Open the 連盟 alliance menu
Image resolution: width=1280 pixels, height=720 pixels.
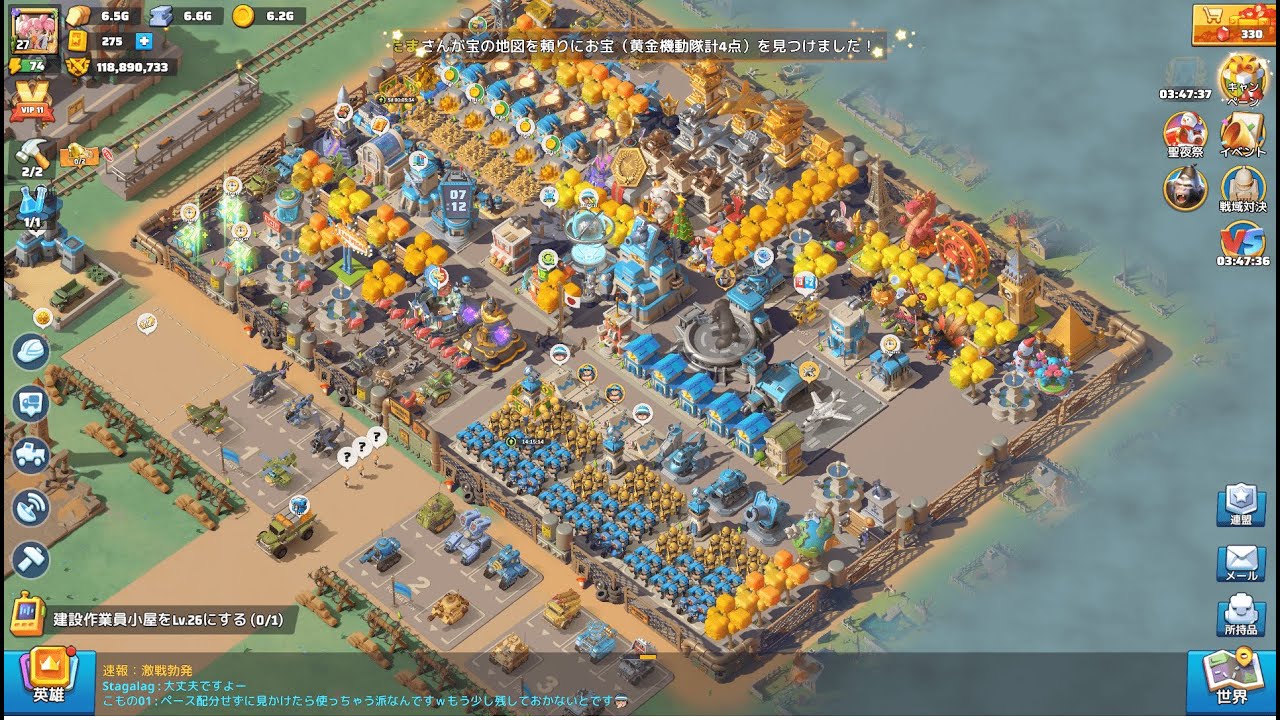(x=1240, y=506)
